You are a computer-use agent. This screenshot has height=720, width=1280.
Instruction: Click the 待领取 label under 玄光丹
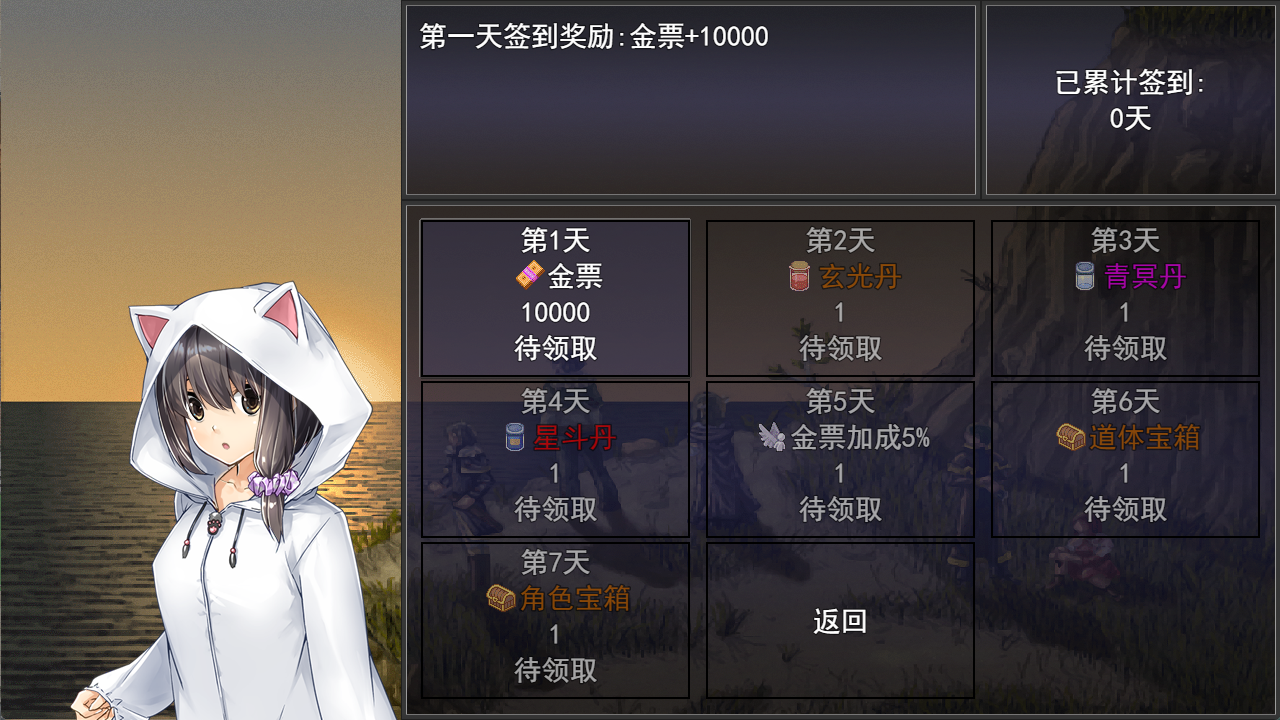(838, 348)
